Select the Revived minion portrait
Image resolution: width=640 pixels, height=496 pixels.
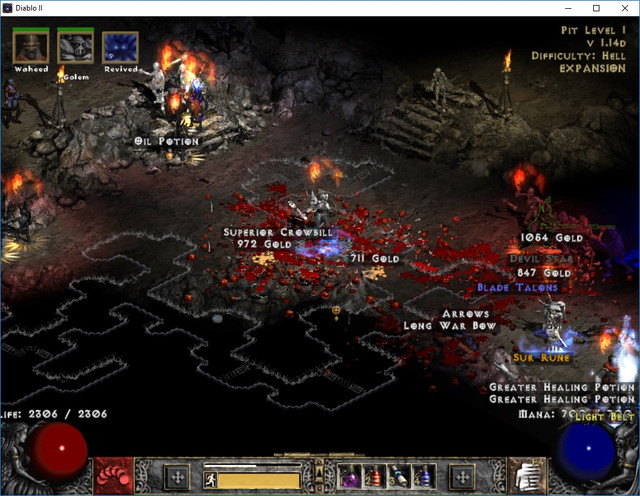click(x=120, y=45)
